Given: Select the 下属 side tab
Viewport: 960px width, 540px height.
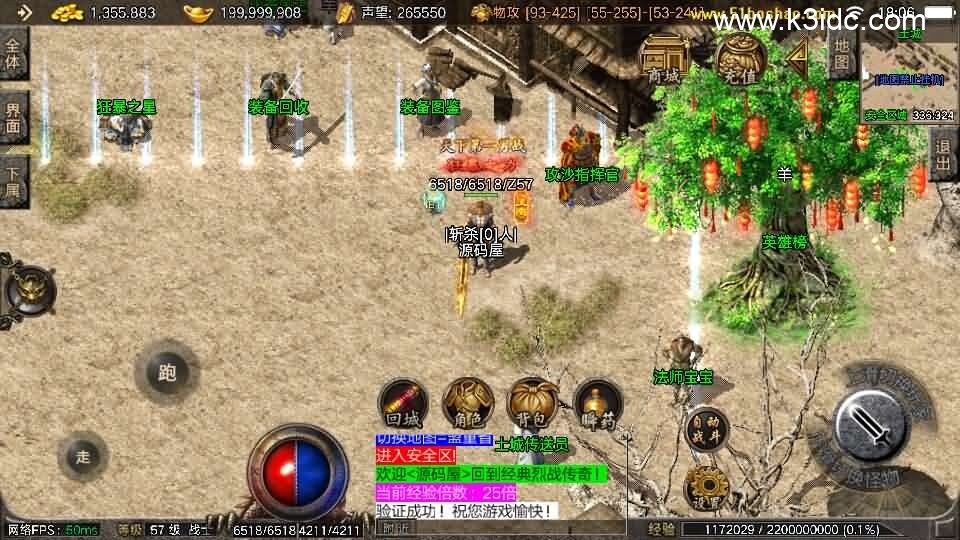Looking at the screenshot, I should pyautogui.click(x=13, y=181).
